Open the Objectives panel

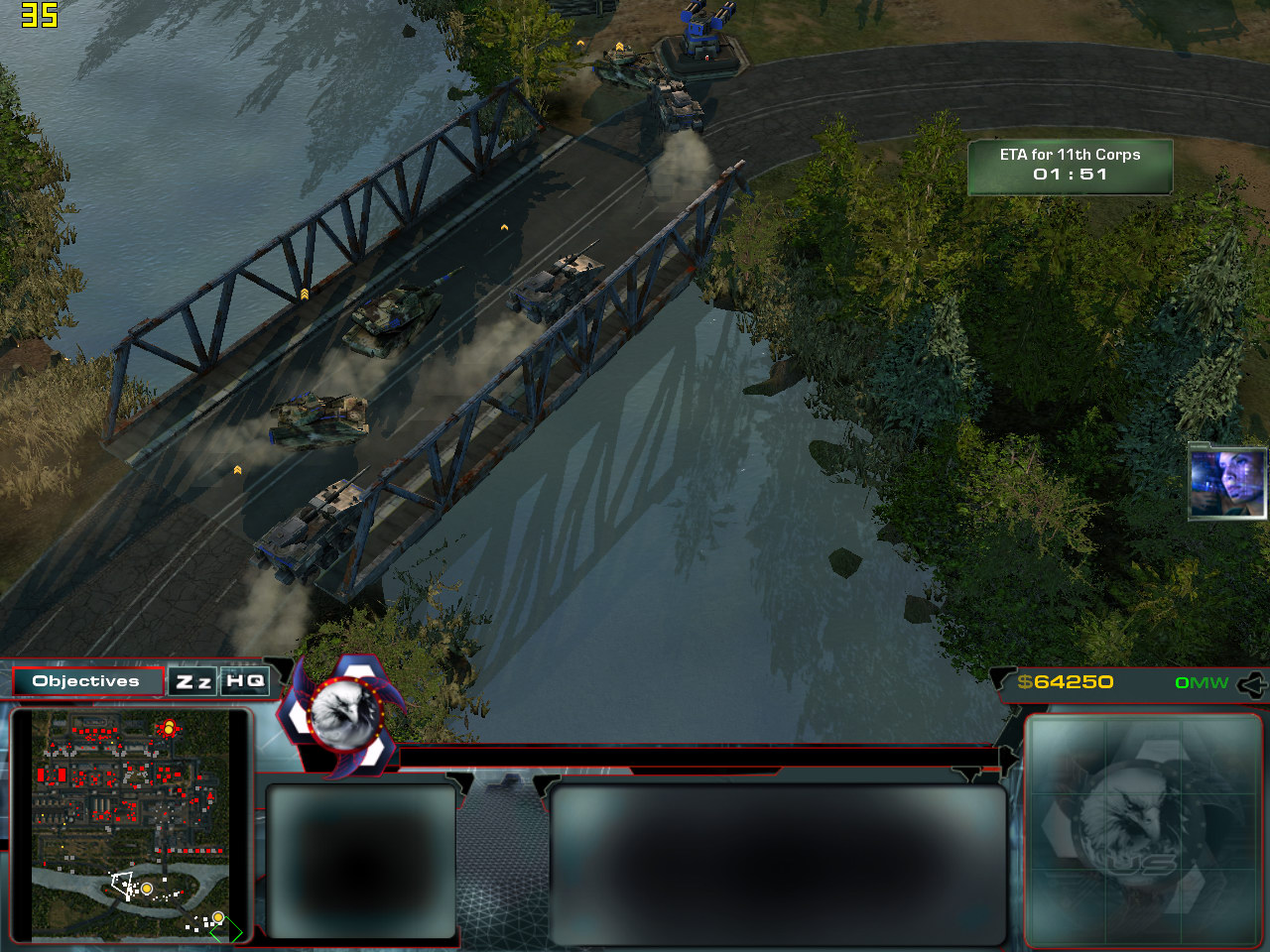point(87,681)
